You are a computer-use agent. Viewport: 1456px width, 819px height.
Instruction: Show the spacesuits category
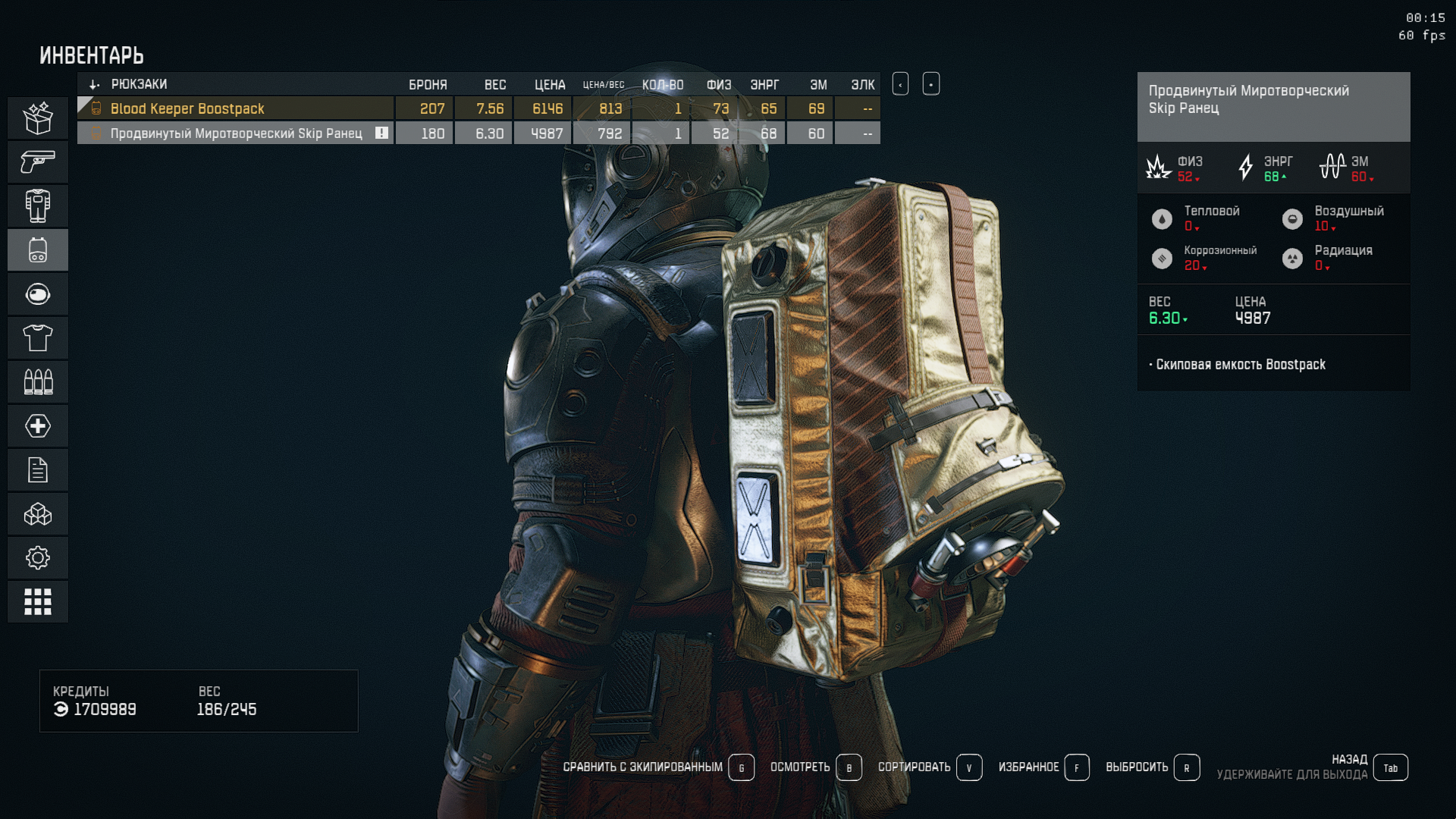[38, 206]
